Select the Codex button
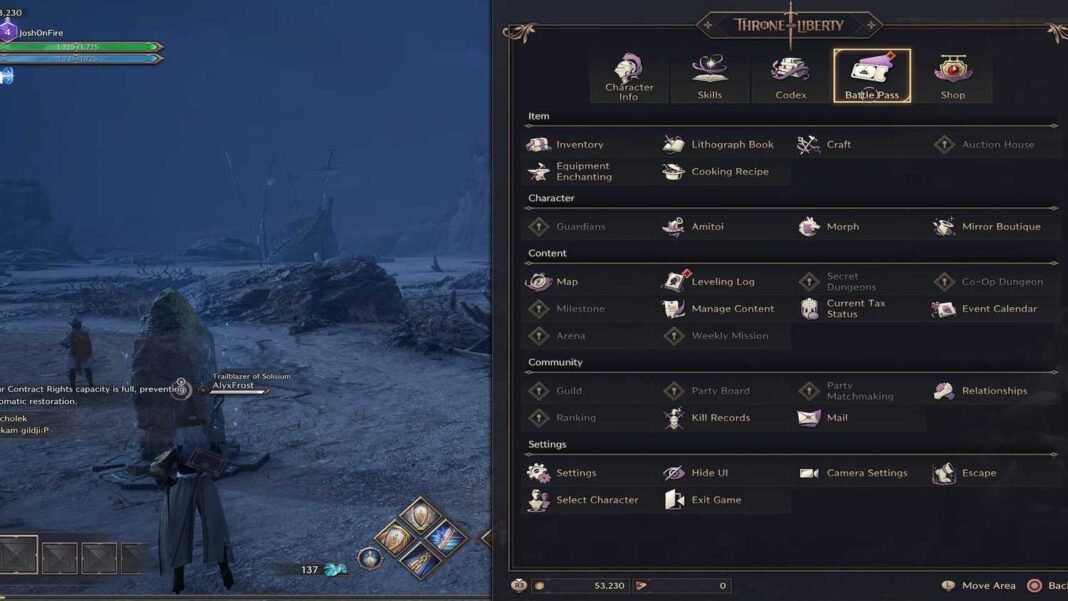This screenshot has height=601, width=1068. 790,77
